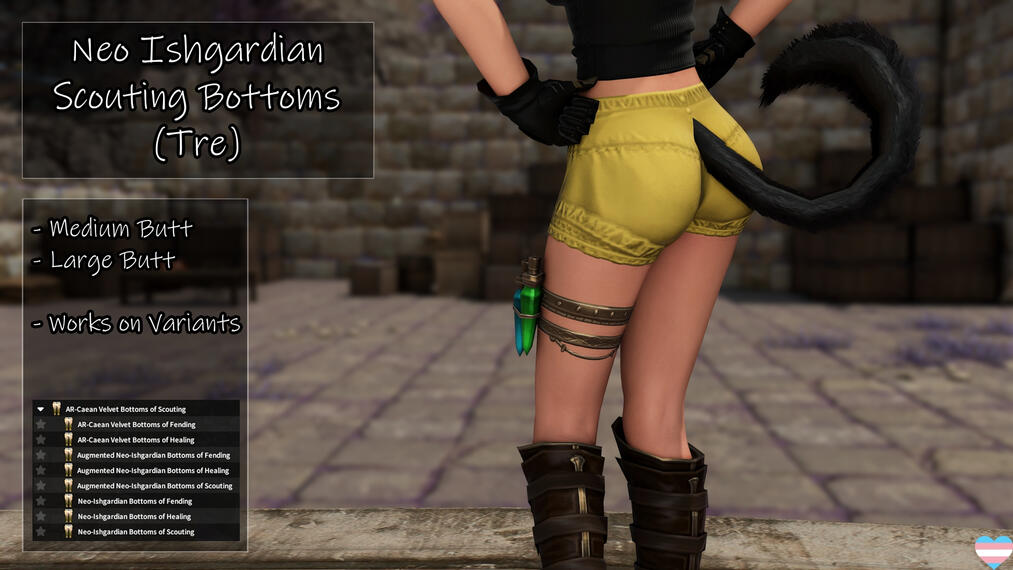Collapse the AR-Caean Velvet Bottoms of Scouting group
This screenshot has width=1013, height=570.
40,409
